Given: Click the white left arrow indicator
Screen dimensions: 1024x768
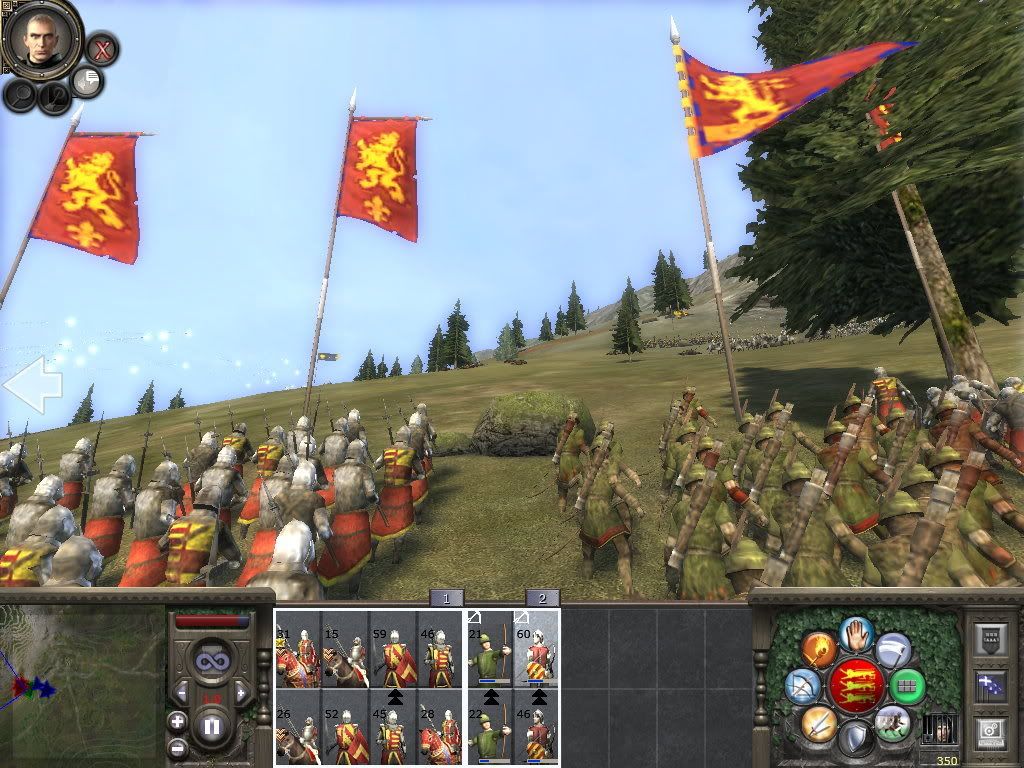Looking at the screenshot, I should [32, 384].
